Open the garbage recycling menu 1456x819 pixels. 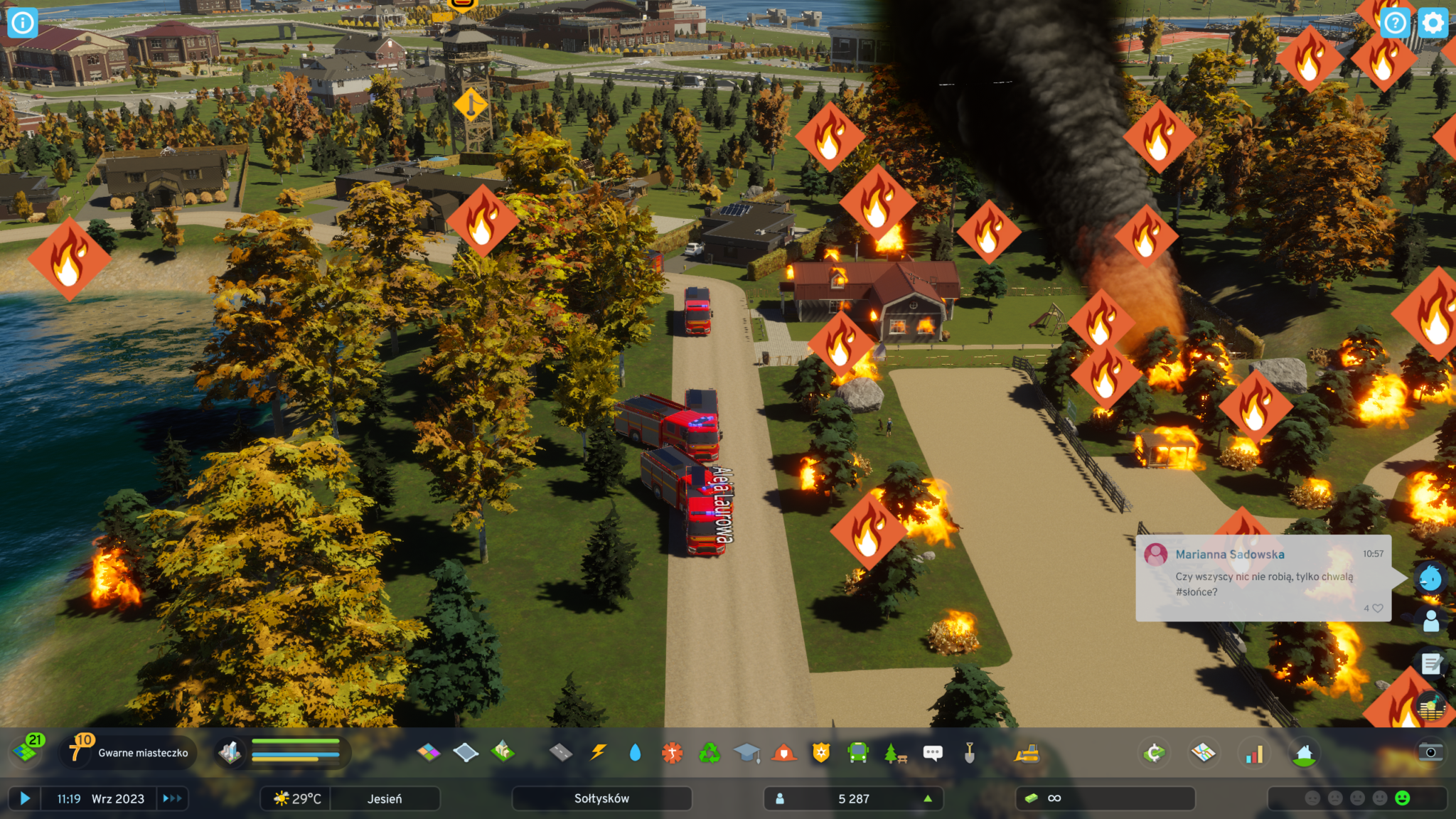tap(709, 752)
